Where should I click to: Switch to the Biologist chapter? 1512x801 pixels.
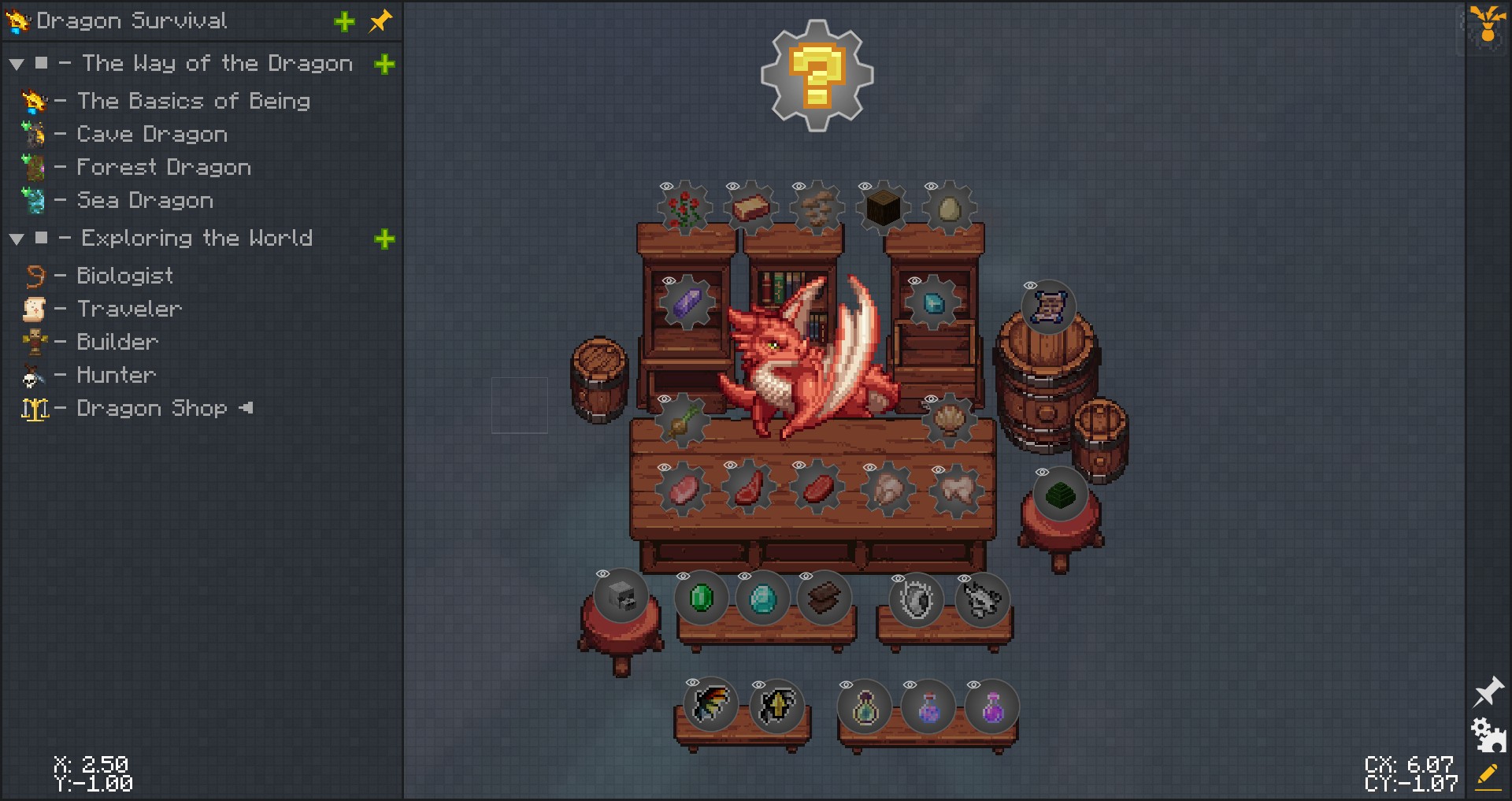[124, 276]
